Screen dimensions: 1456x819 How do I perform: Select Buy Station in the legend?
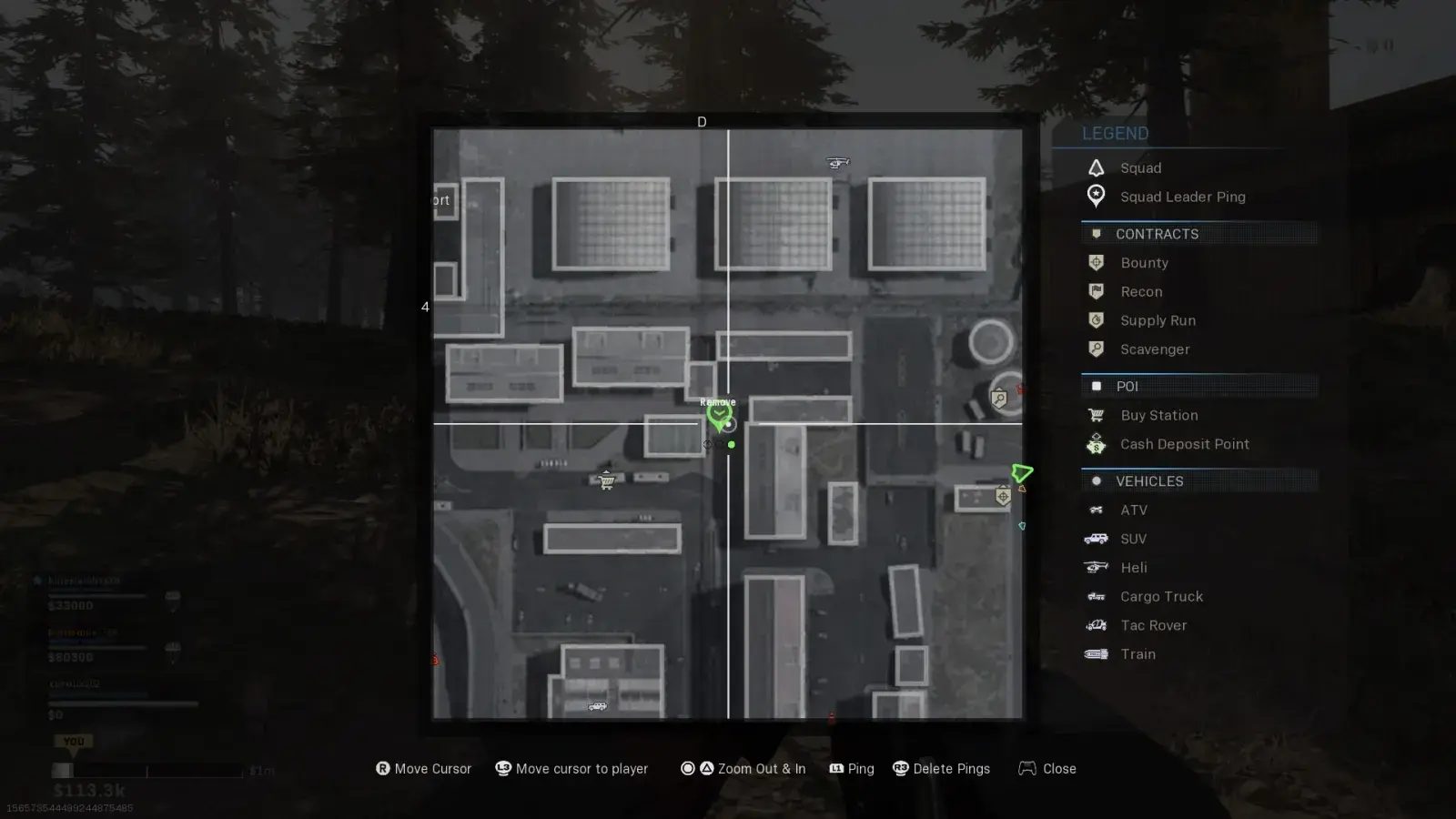pyautogui.click(x=1158, y=415)
